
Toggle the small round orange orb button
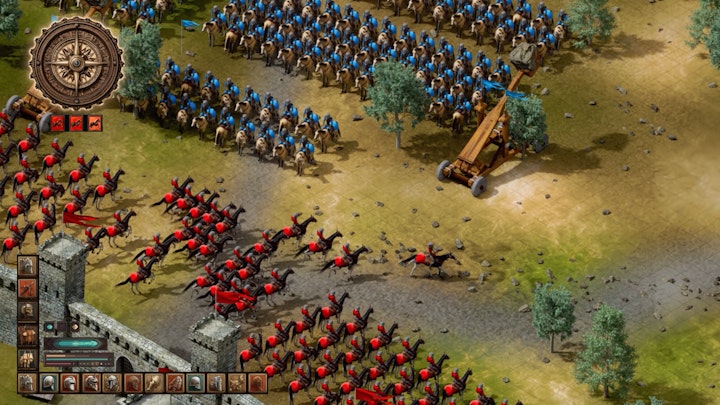tap(74, 327)
